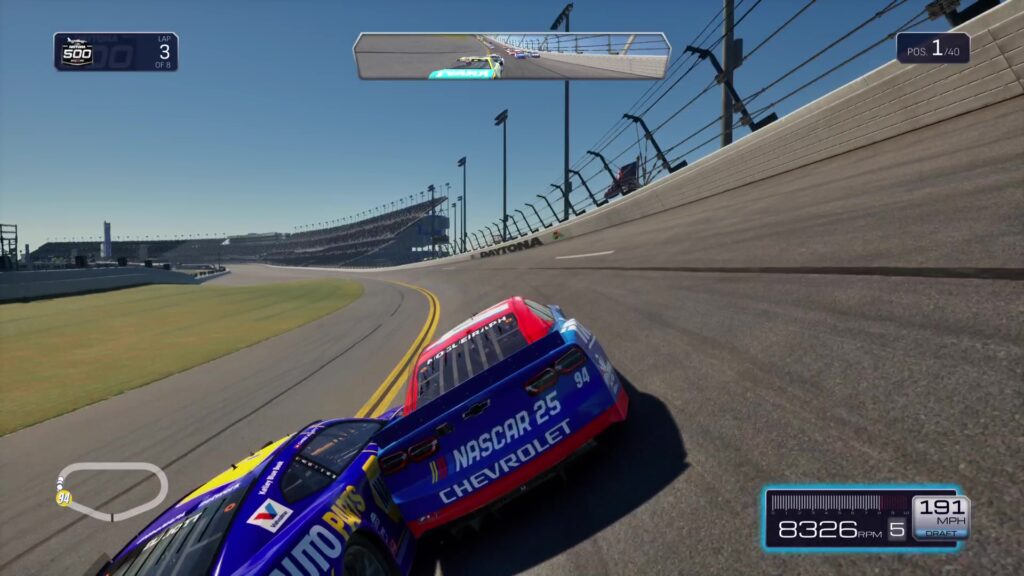Click the oval track minimap

pos(112,490)
